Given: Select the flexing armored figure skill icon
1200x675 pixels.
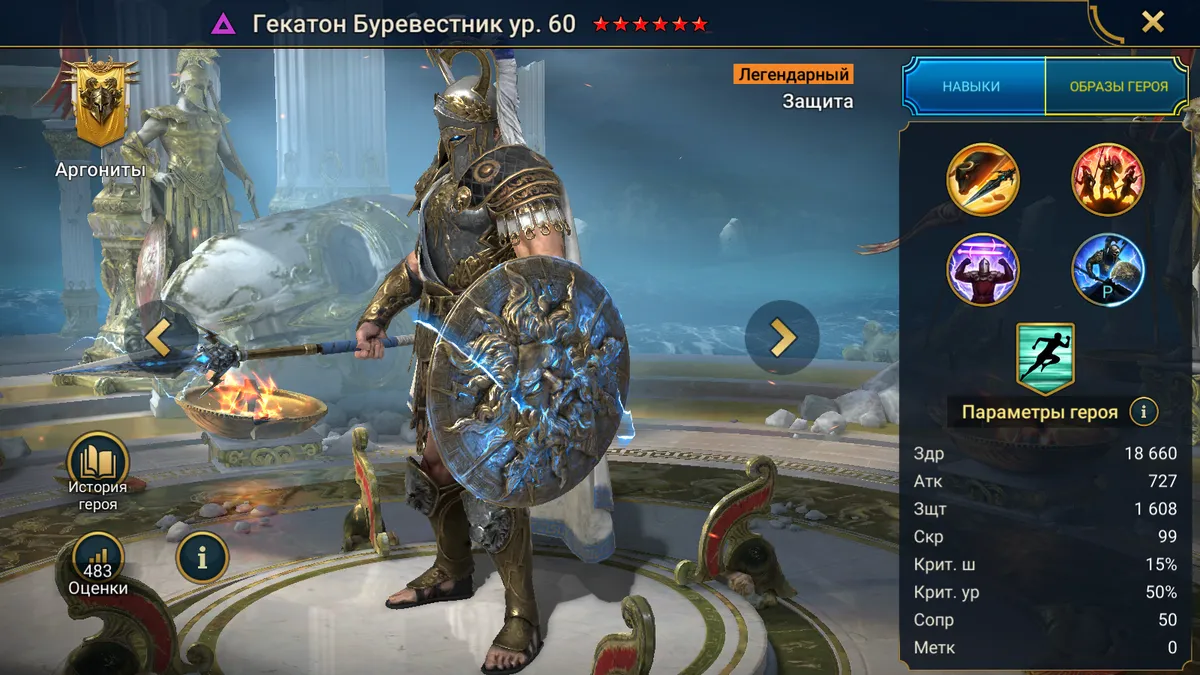Looking at the screenshot, I should click(983, 269).
